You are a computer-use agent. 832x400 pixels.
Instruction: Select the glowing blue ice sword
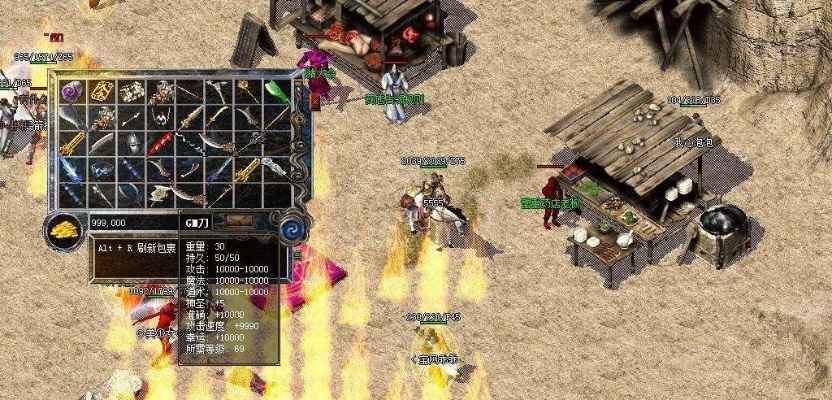click(x=72, y=169)
